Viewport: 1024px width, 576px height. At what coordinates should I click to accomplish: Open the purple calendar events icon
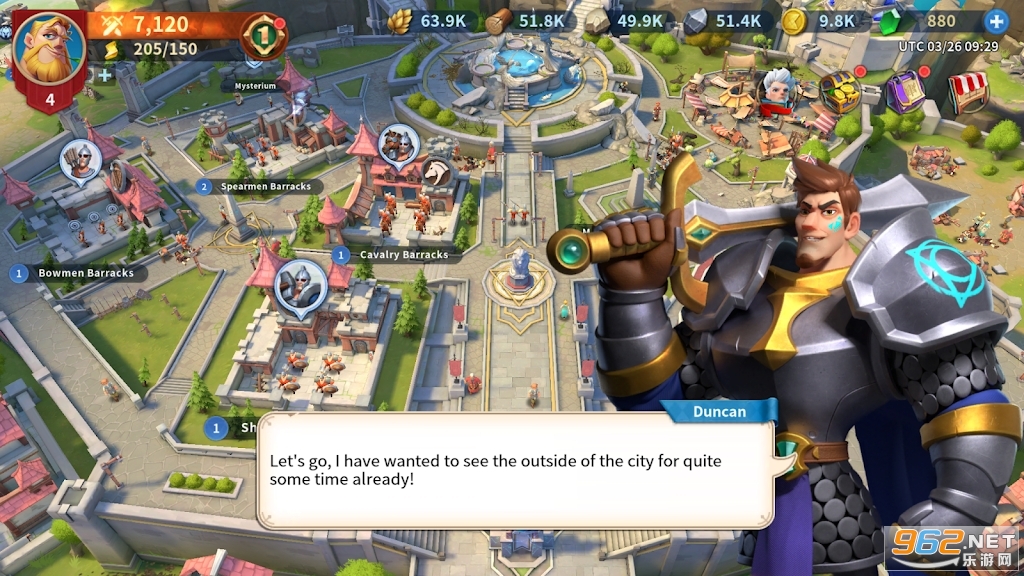coord(904,92)
